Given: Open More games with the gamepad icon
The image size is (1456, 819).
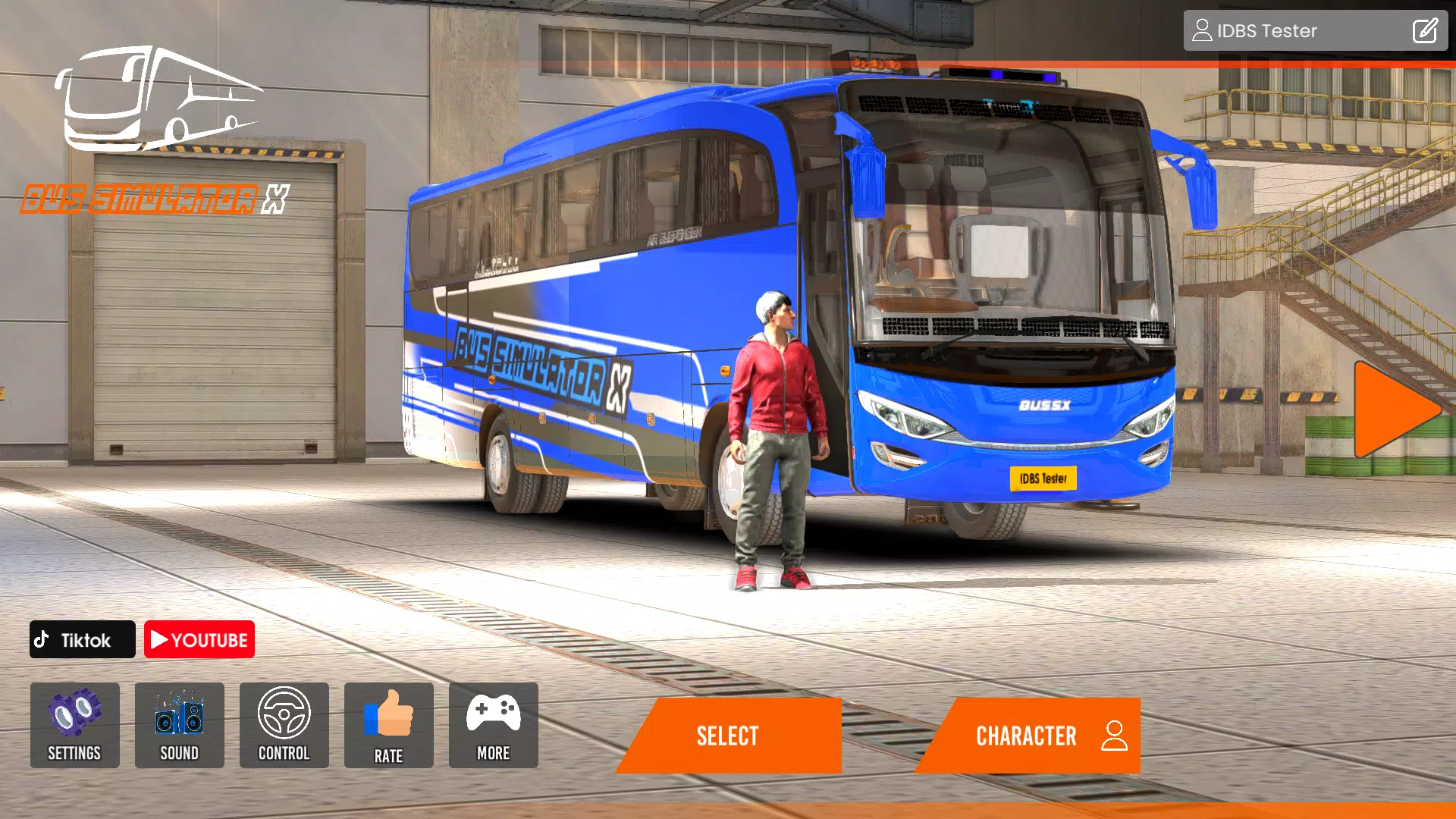Looking at the screenshot, I should (x=493, y=726).
